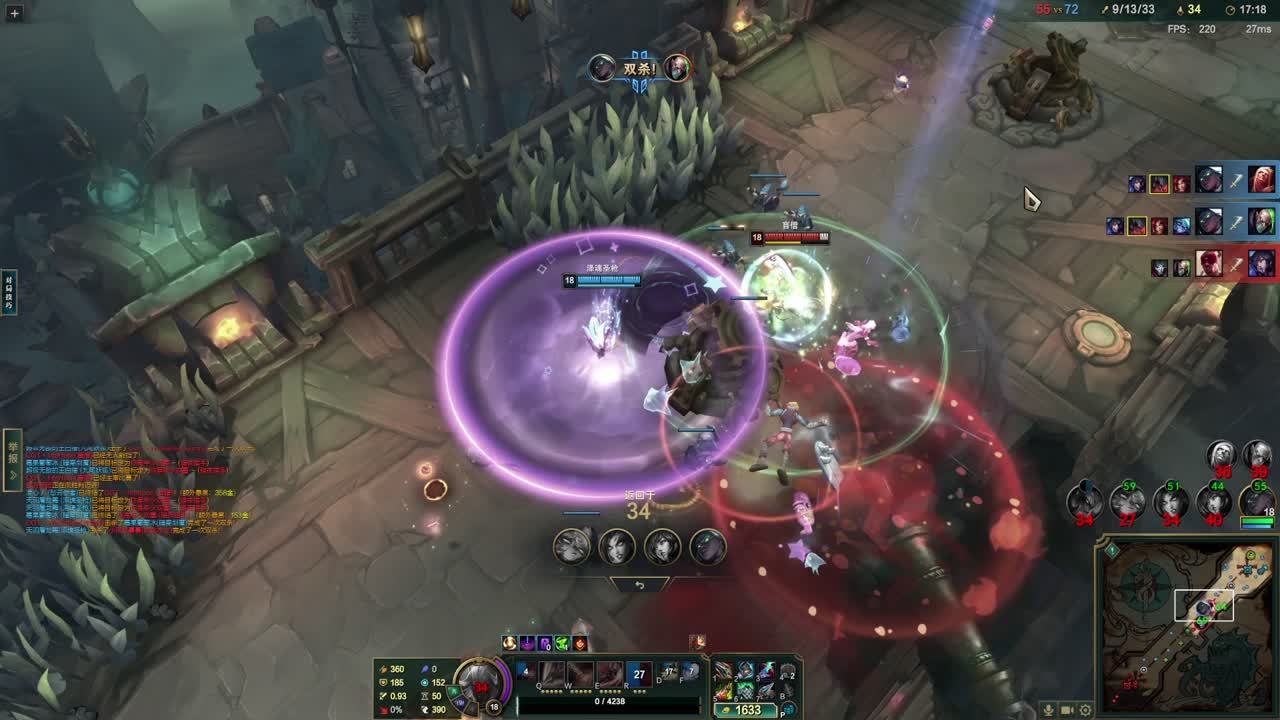Click the B recall button beside the inventory
The image size is (1280, 720).
tap(788, 690)
